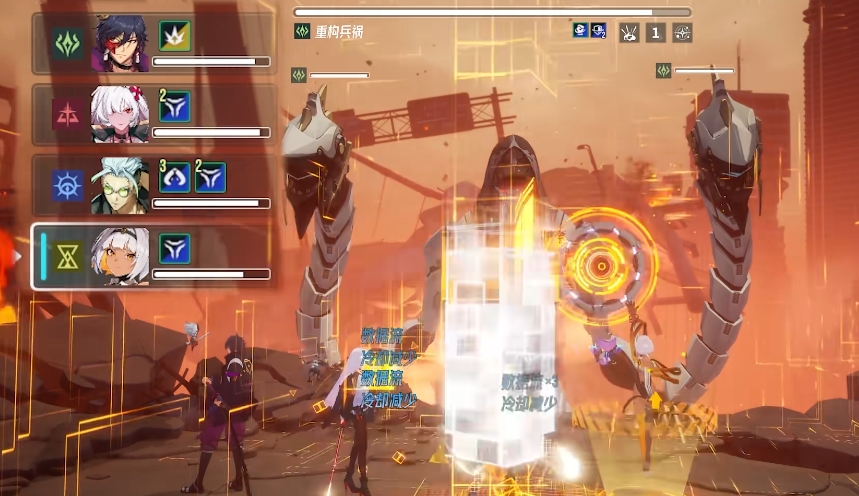Image resolution: width=859 pixels, height=496 pixels.
Task: Click the grey box showing number 1
Action: (x=655, y=32)
